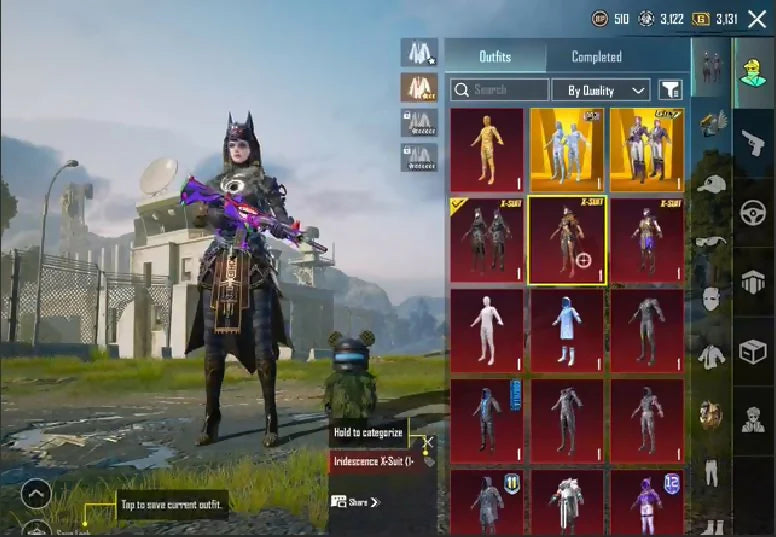Select the face mask category
The image size is (776, 537).
point(711,298)
